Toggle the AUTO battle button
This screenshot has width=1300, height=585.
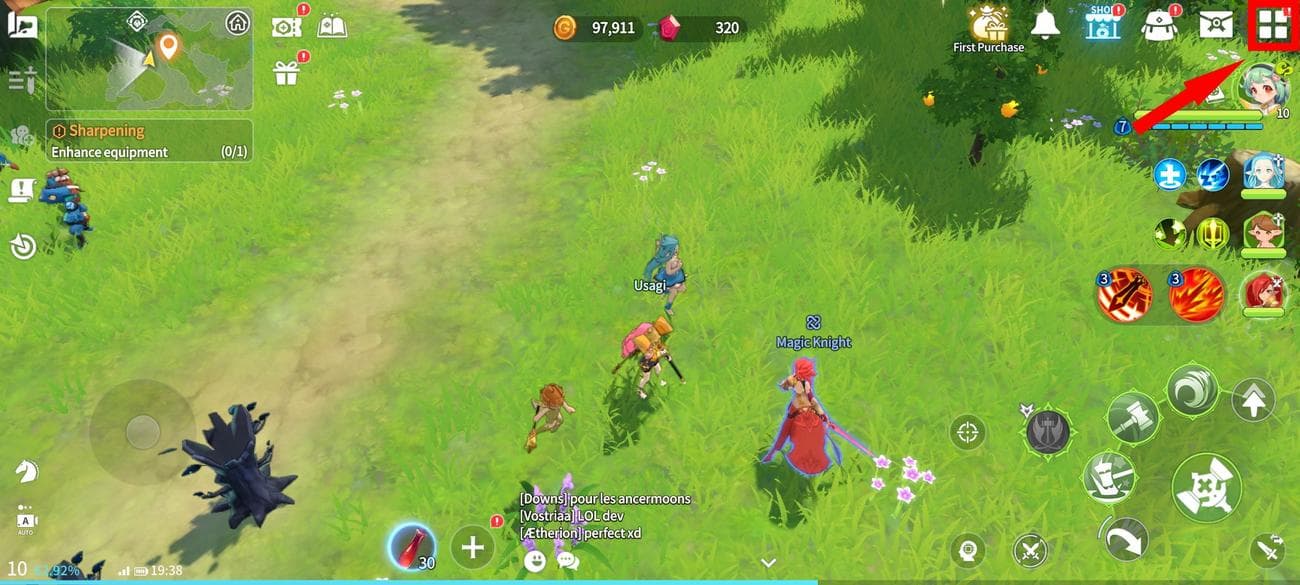point(25,519)
